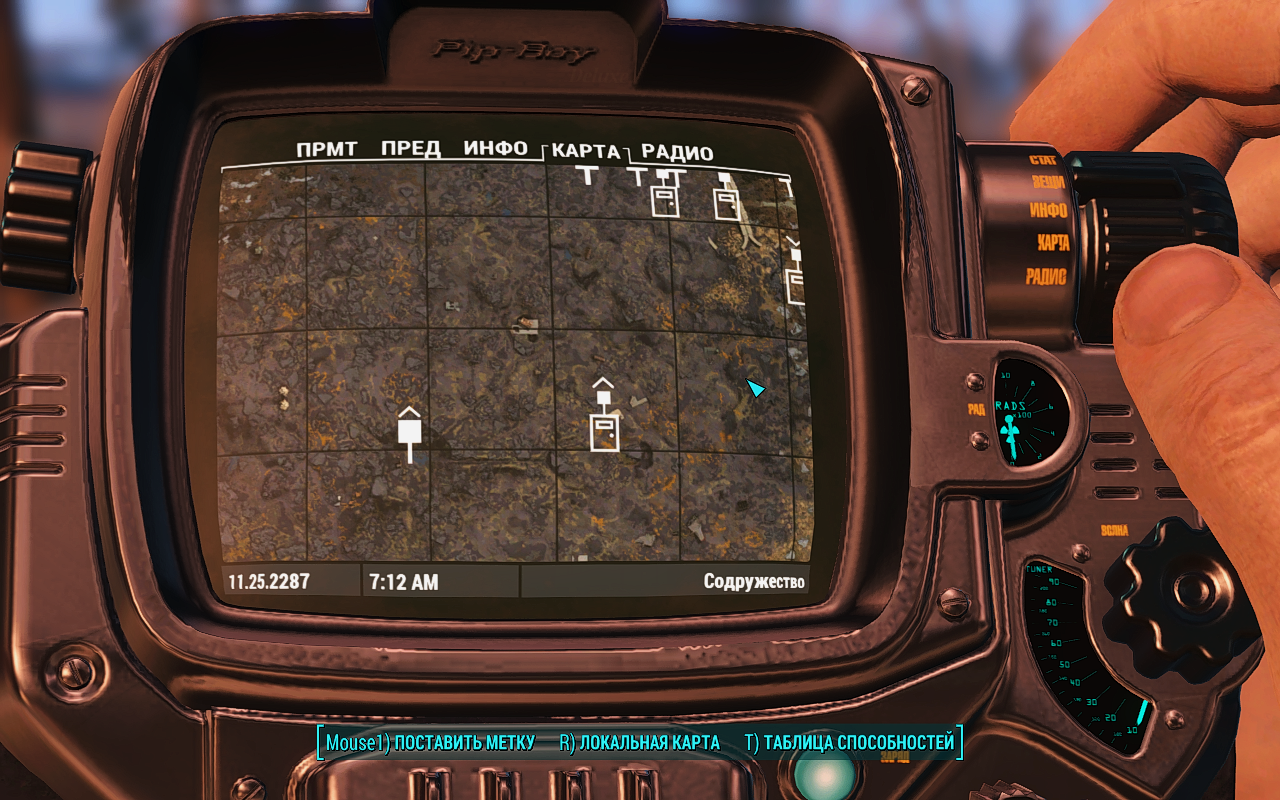Click the КАРТА map tab
Screen dimensions: 1280x800
pyautogui.click(x=586, y=152)
